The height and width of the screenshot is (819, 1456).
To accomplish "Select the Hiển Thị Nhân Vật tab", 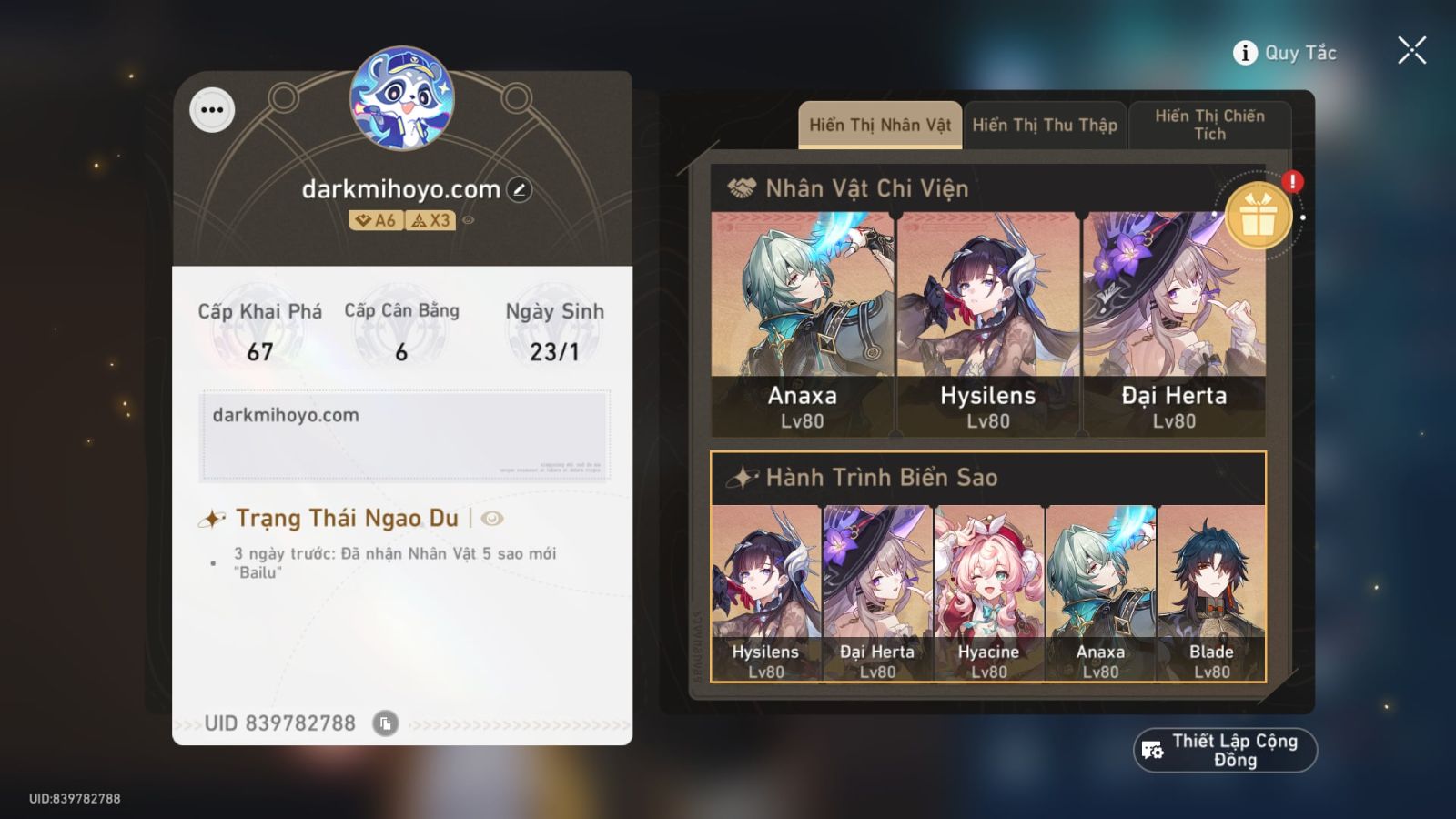I will pyautogui.click(x=879, y=124).
